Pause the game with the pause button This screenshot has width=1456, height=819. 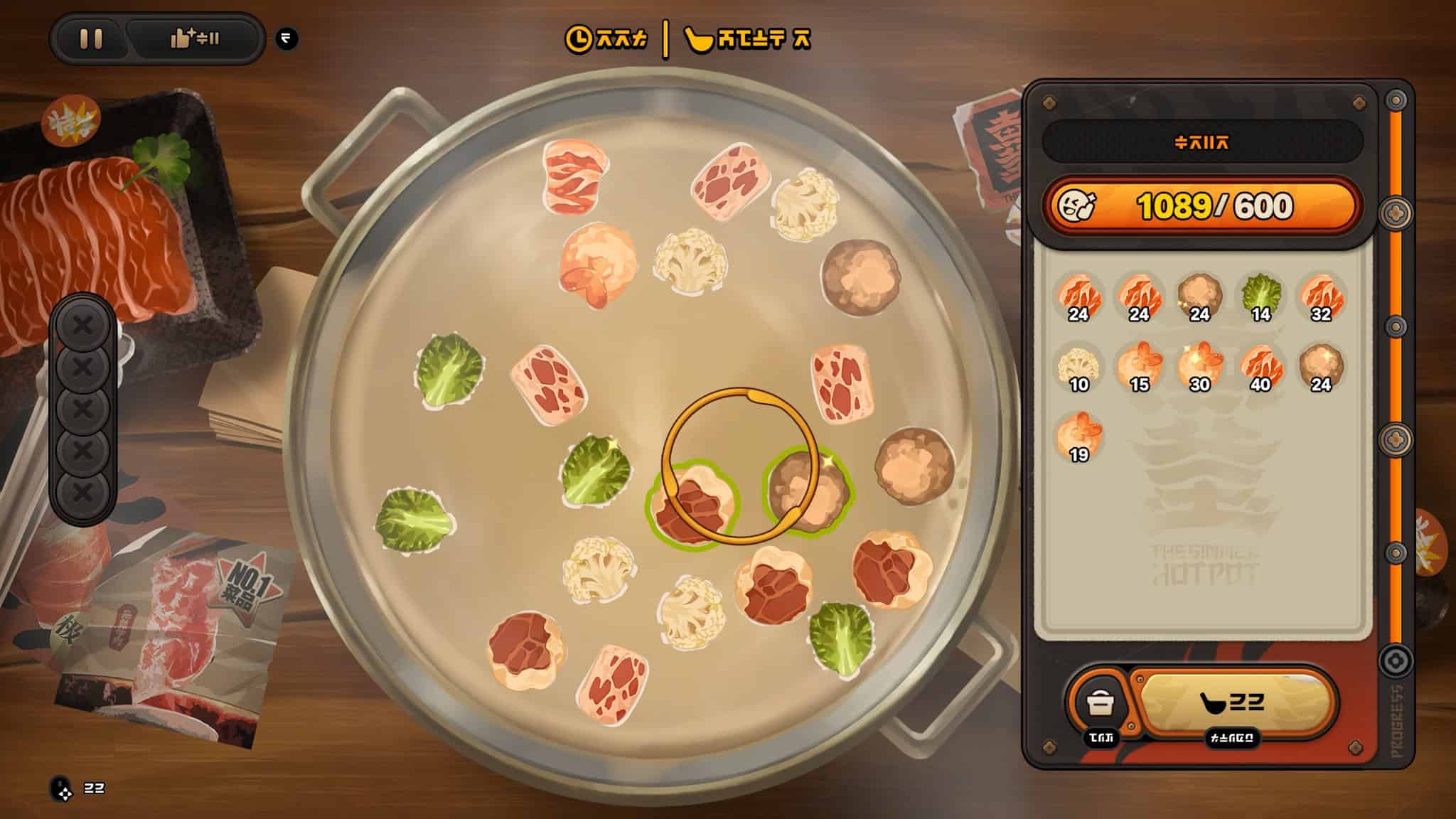(x=91, y=38)
